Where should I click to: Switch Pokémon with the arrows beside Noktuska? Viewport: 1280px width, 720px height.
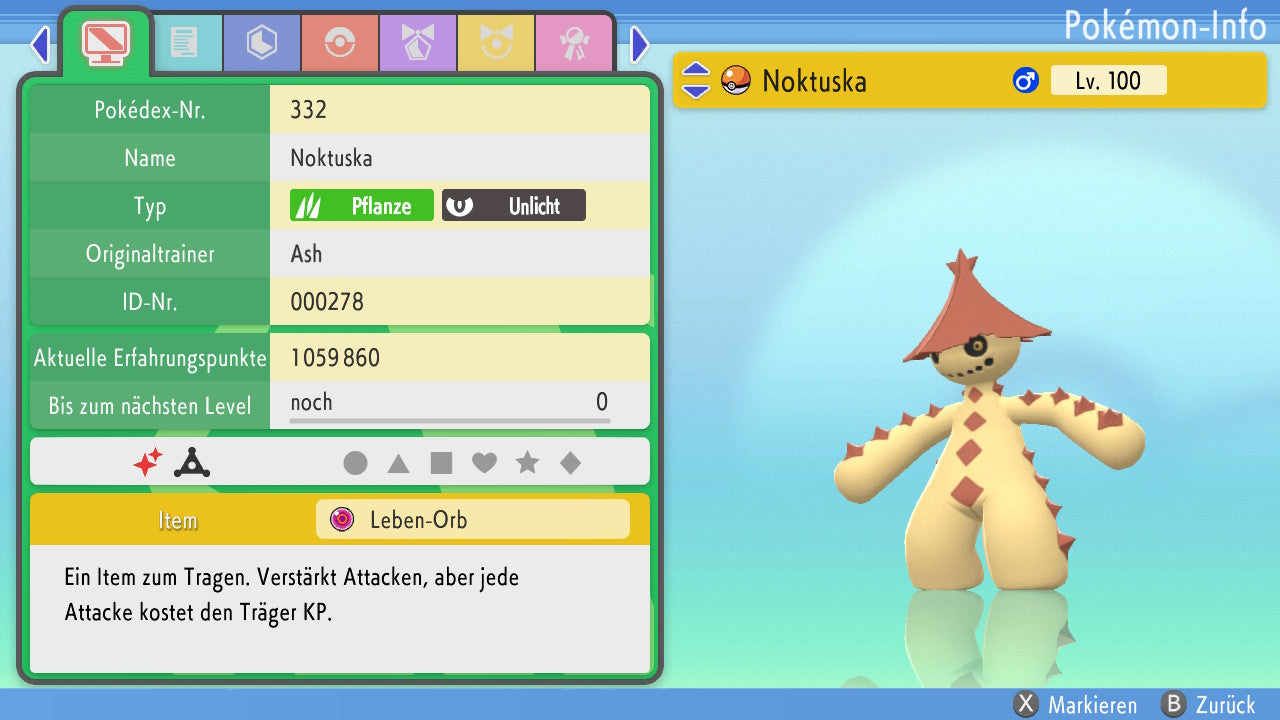point(696,80)
